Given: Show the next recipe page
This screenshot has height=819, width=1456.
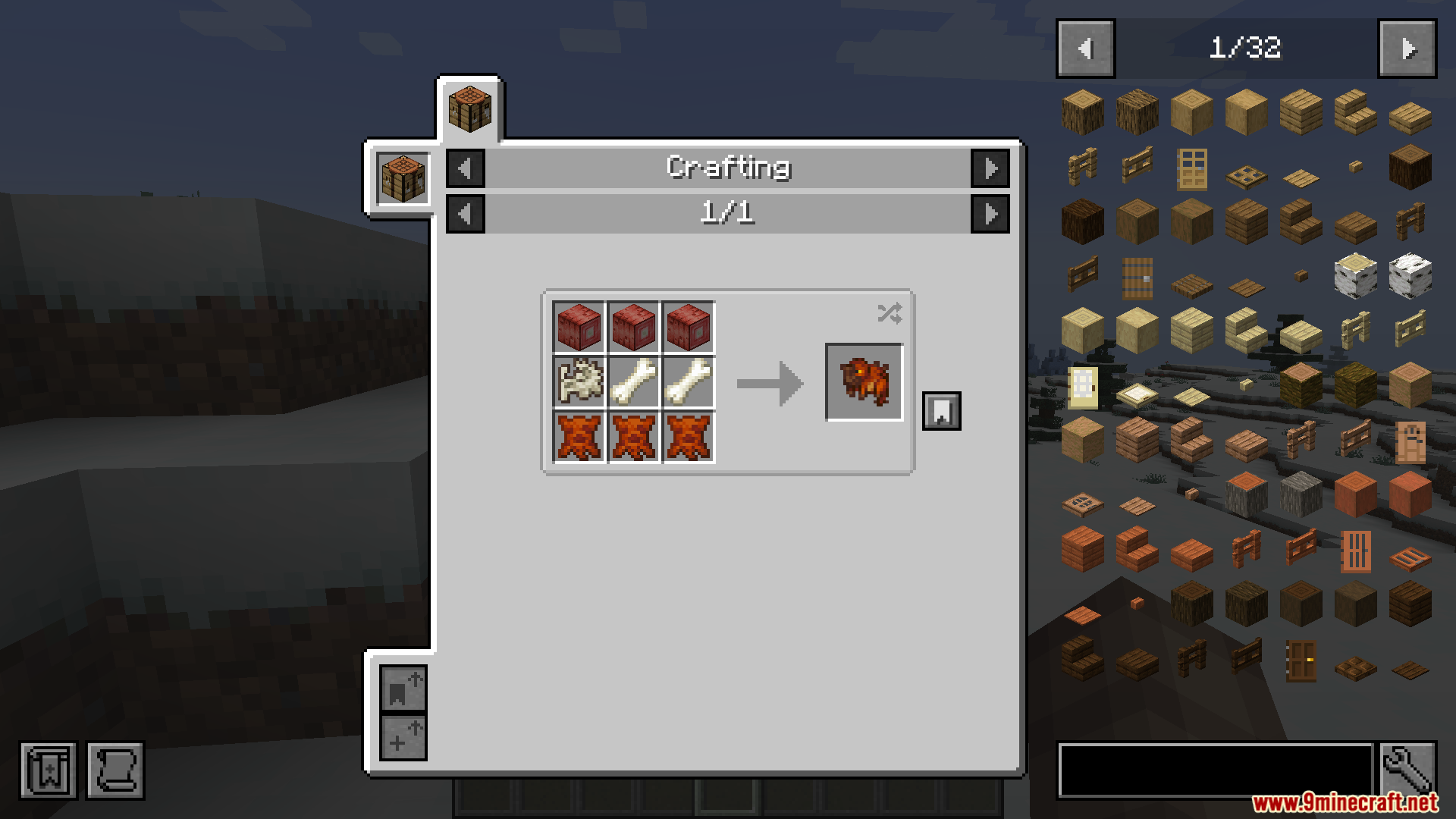Looking at the screenshot, I should 990,214.
